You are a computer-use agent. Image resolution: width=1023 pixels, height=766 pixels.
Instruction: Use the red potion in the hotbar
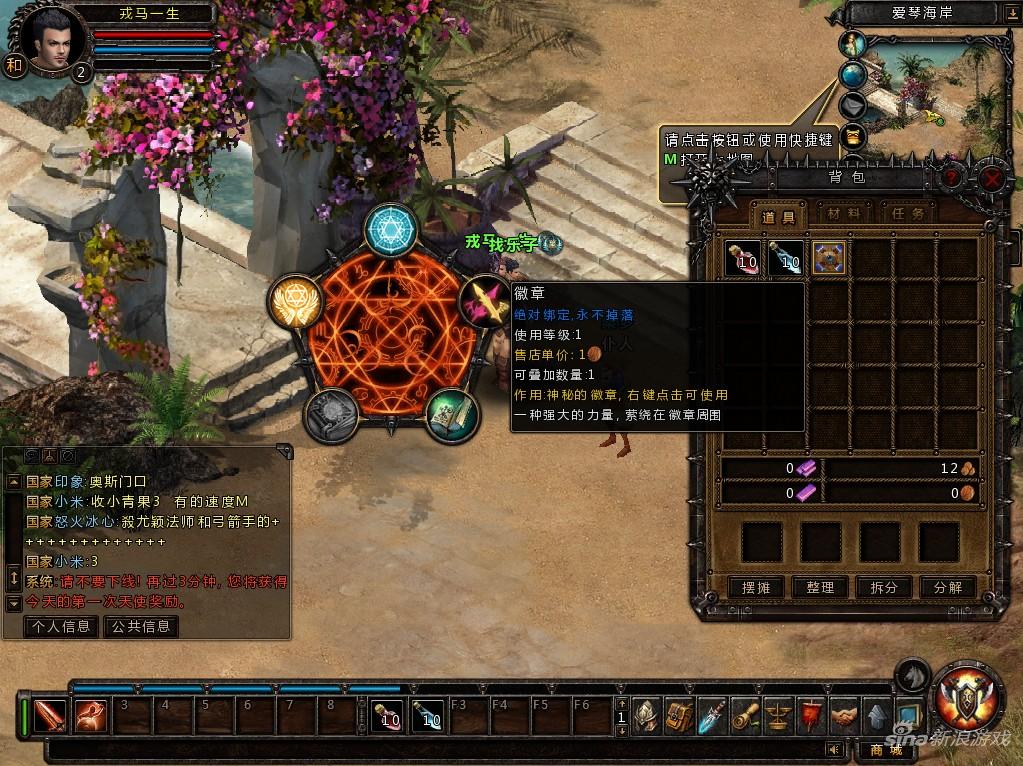tap(387, 716)
